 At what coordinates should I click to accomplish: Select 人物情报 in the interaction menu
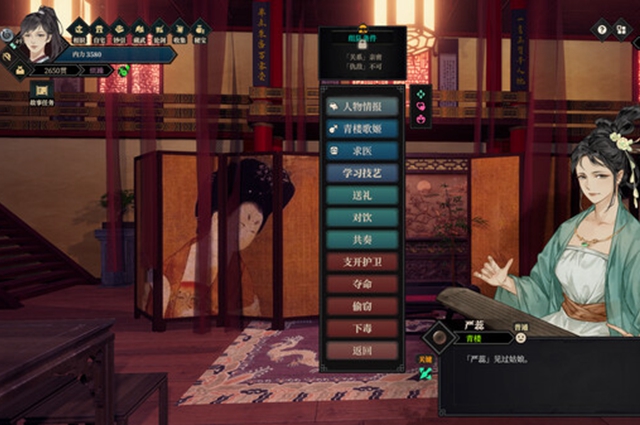(362, 107)
